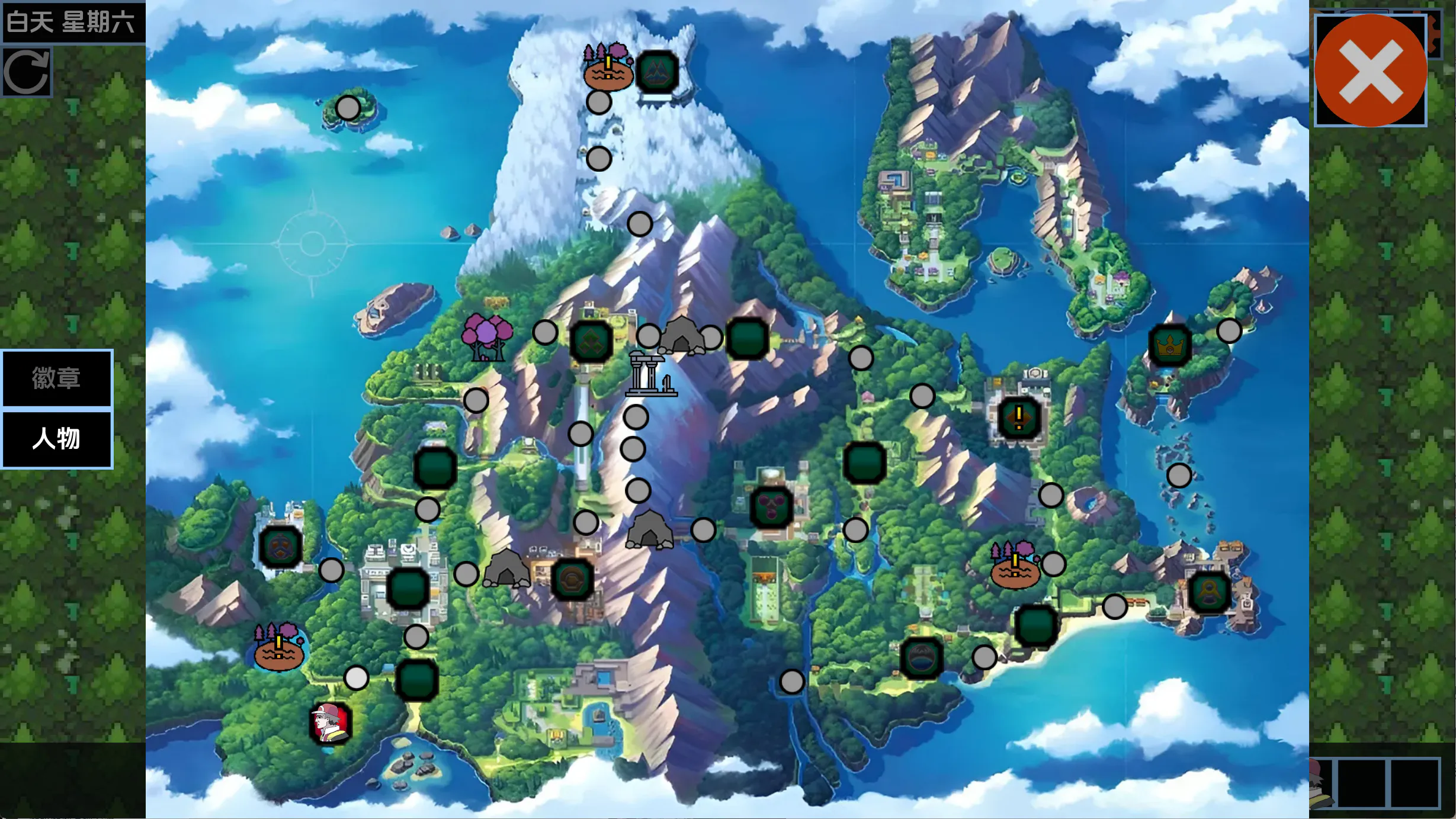Click the white highlighted route node

356,677
